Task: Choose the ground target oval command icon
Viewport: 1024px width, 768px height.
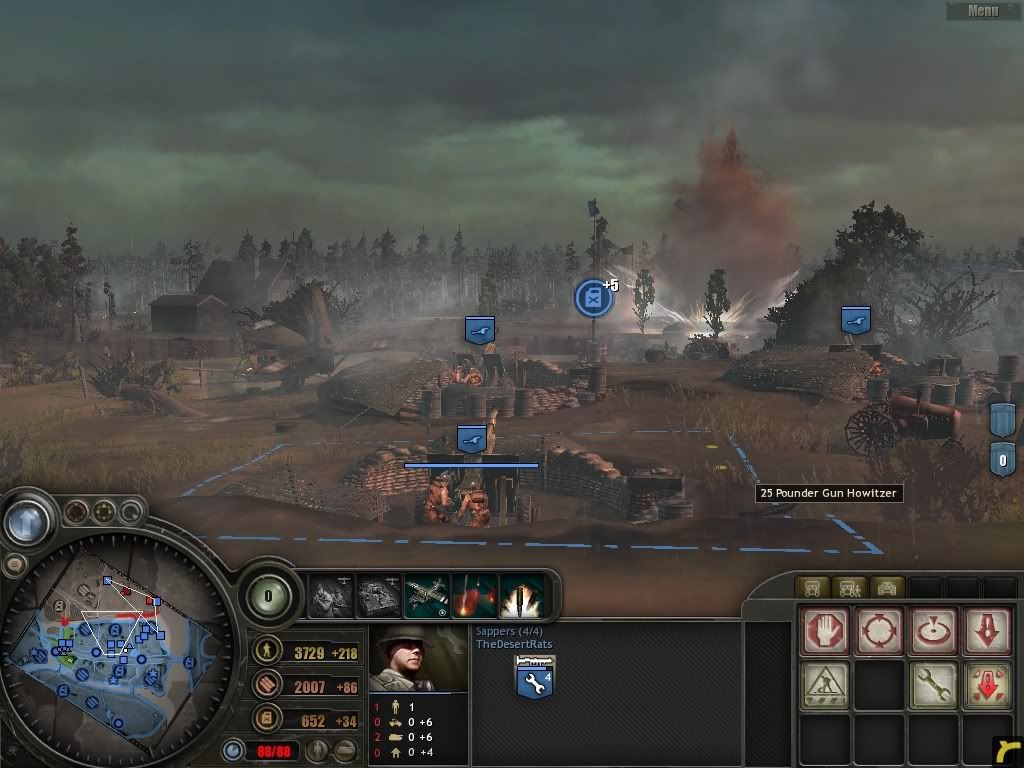Action: pos(934,632)
